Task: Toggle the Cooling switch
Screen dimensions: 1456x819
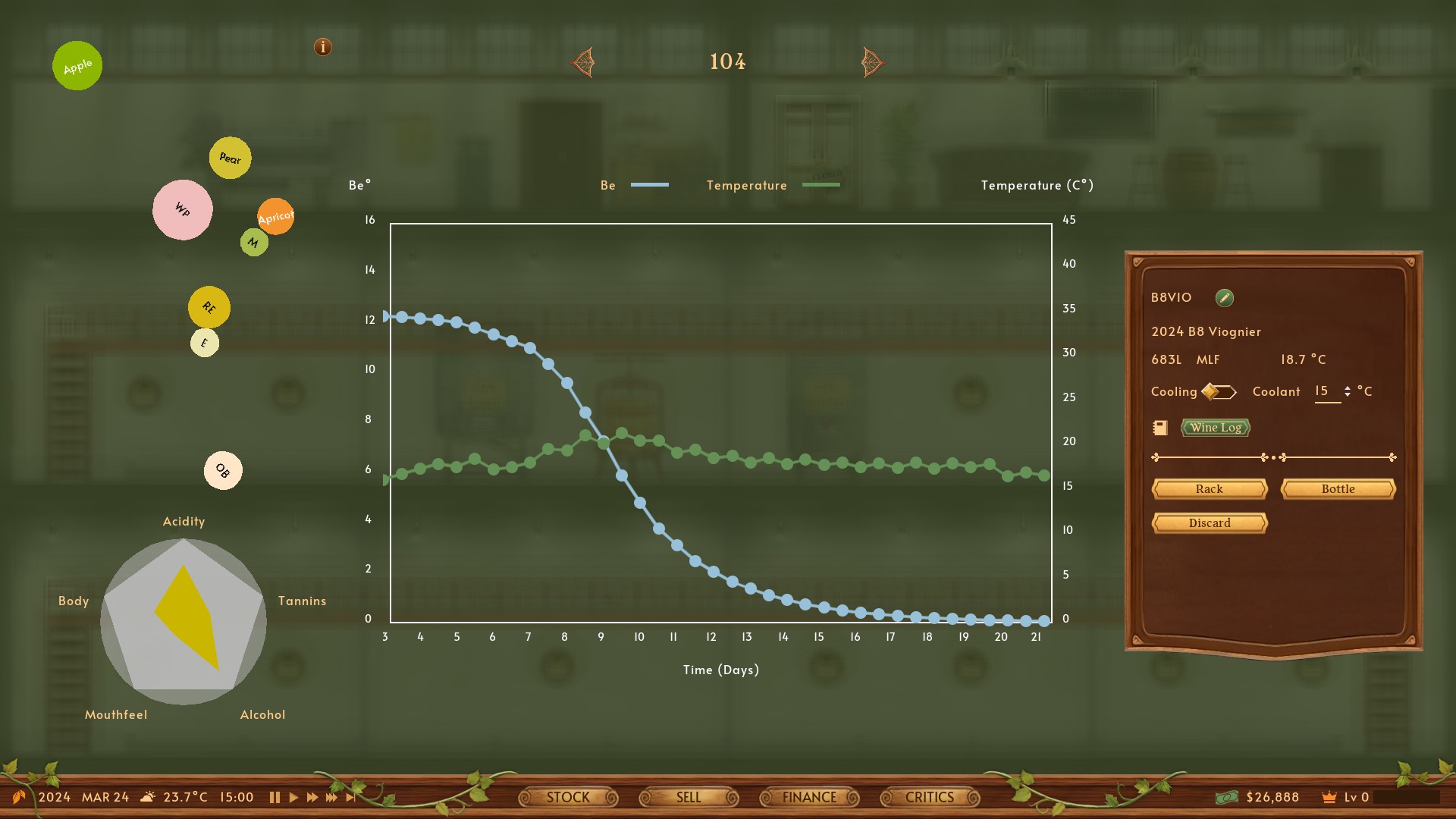Action: pos(1219,392)
